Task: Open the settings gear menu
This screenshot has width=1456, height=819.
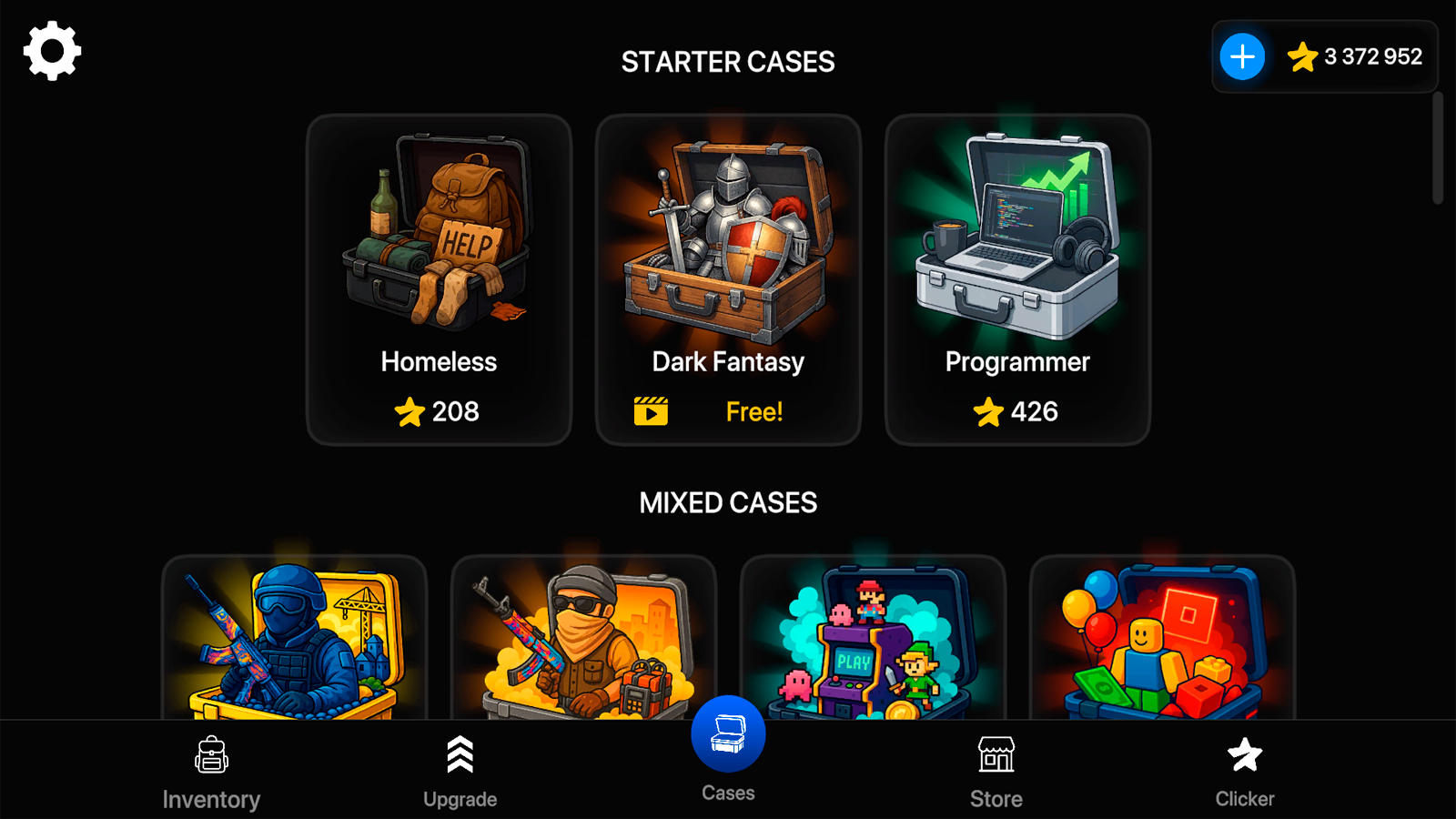Action: pyautogui.click(x=50, y=51)
